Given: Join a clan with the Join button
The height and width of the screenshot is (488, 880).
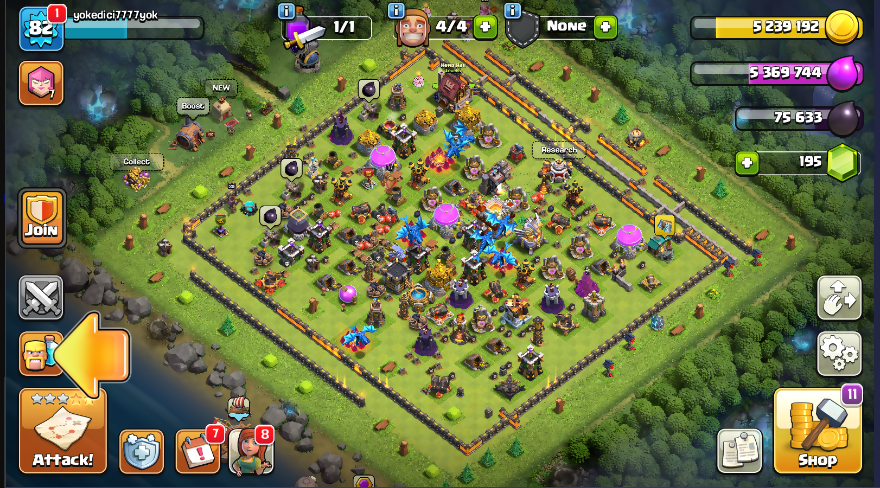Looking at the screenshot, I should tap(41, 218).
